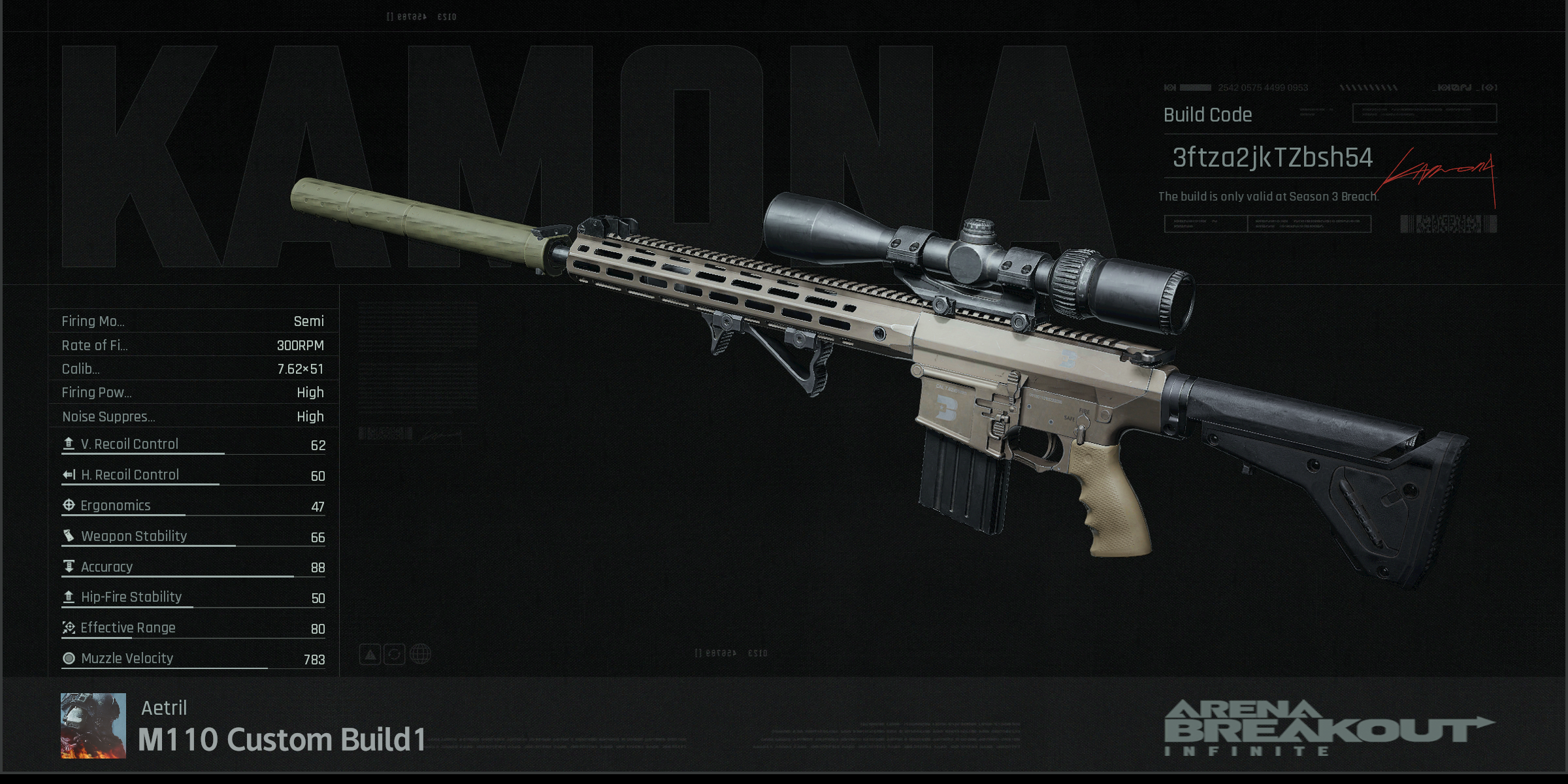Select the build code 3ftza2jkTZbsh54

[1272, 158]
